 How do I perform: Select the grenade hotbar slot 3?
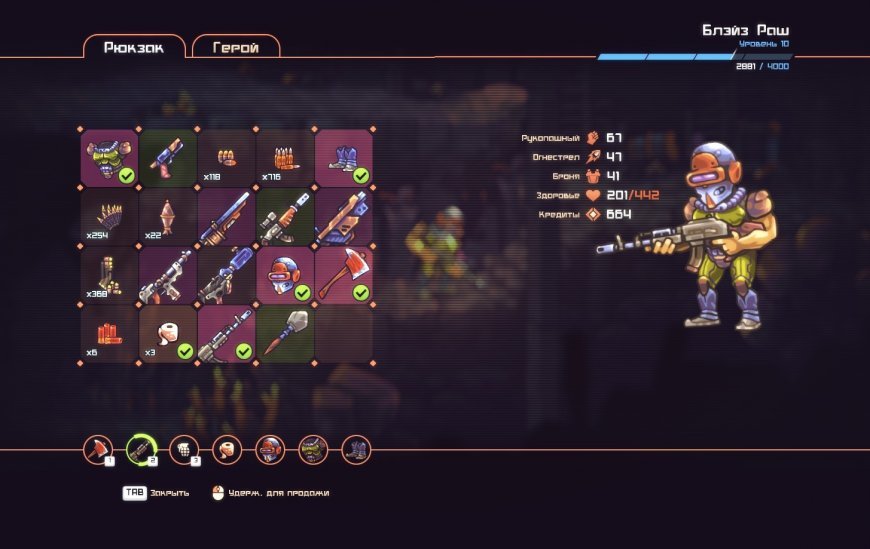[x=184, y=450]
